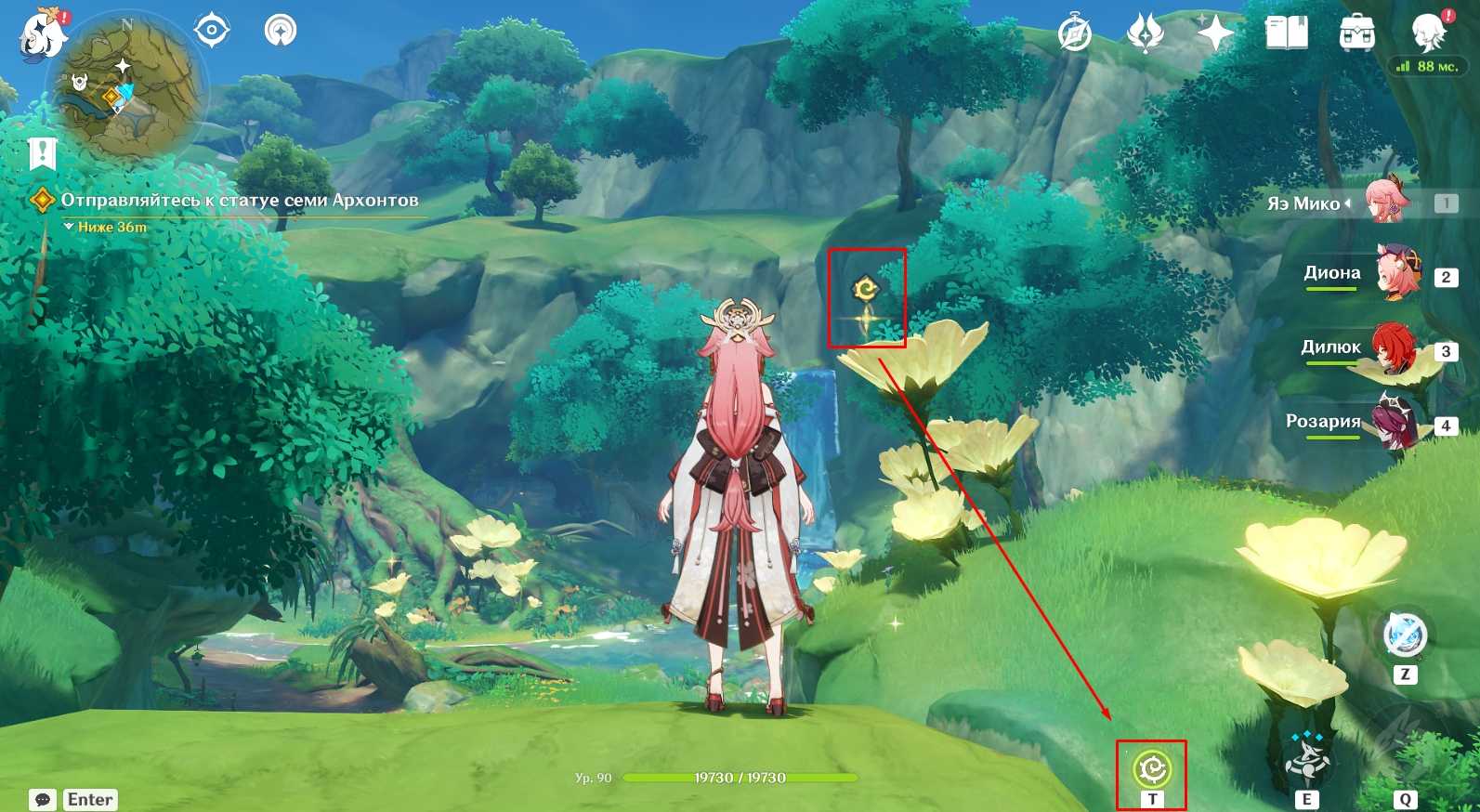
Task: Open the inventory backpack icon
Action: point(1356,34)
